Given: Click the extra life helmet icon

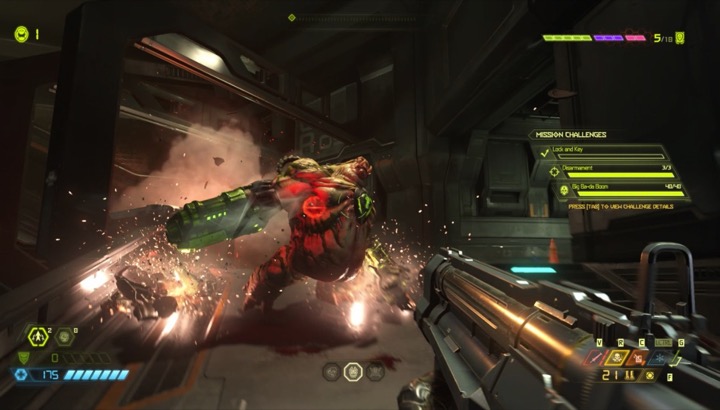Looking at the screenshot, I should [21, 33].
